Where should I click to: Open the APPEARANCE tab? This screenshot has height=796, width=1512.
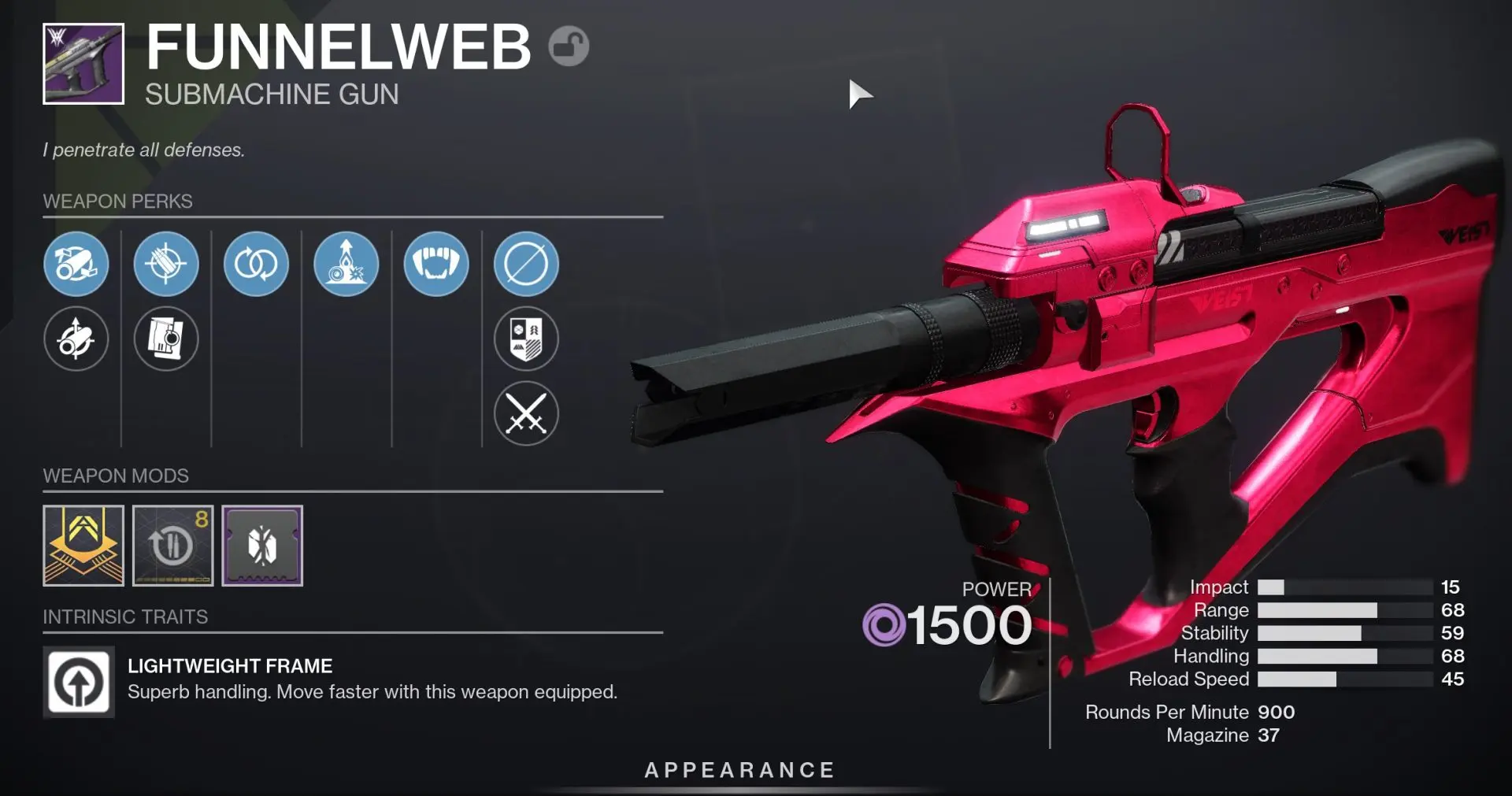pyautogui.click(x=739, y=770)
